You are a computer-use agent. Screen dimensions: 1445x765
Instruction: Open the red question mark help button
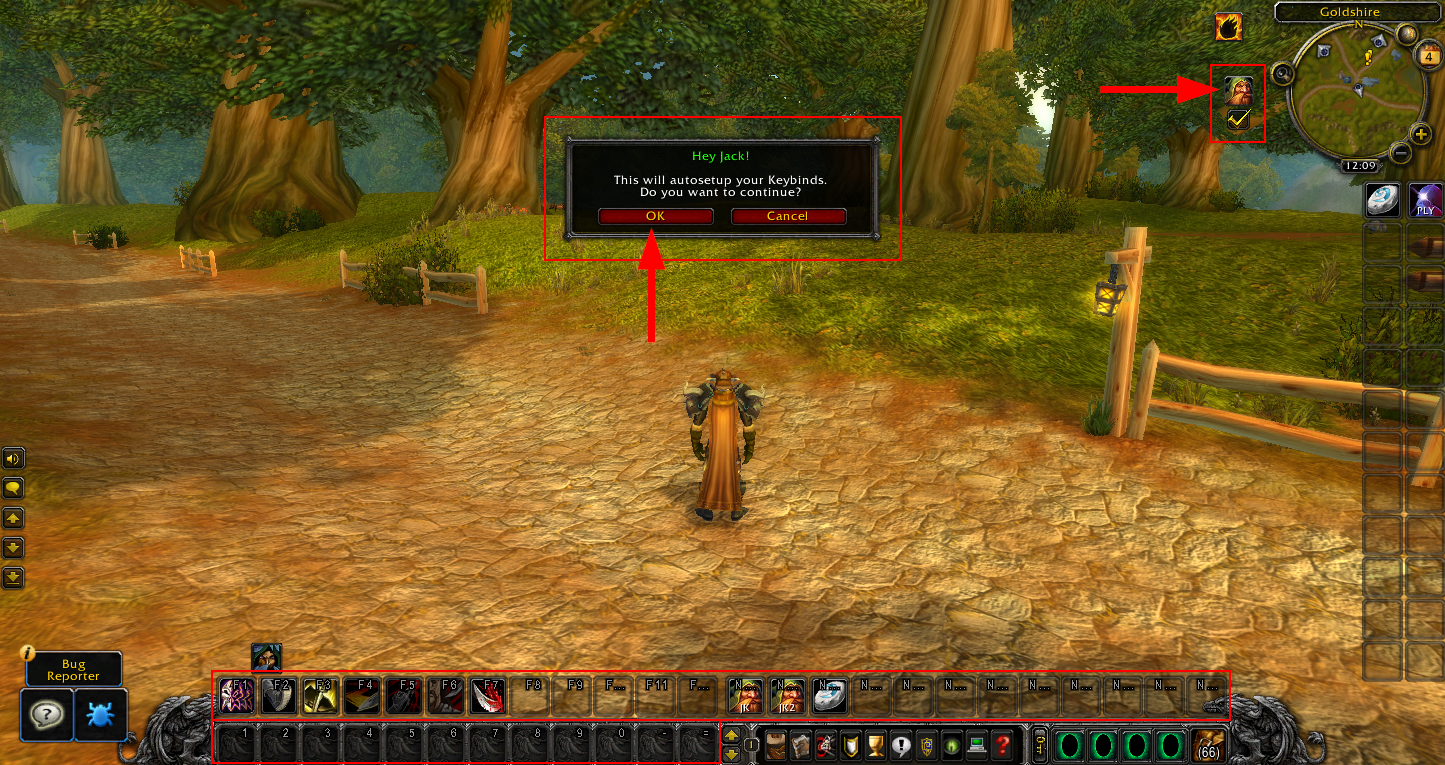pos(1002,745)
